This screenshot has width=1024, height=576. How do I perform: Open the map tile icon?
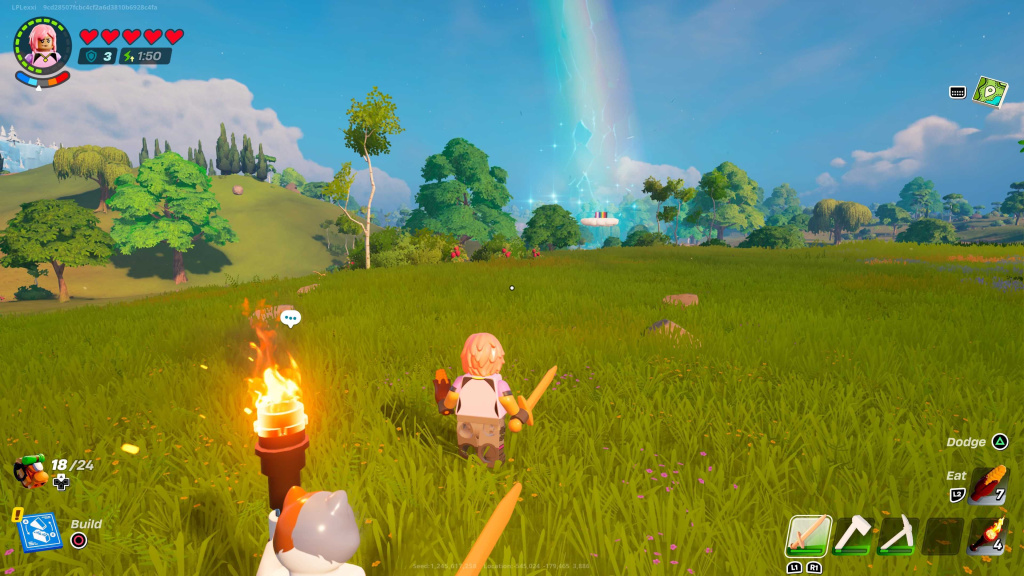point(989,92)
